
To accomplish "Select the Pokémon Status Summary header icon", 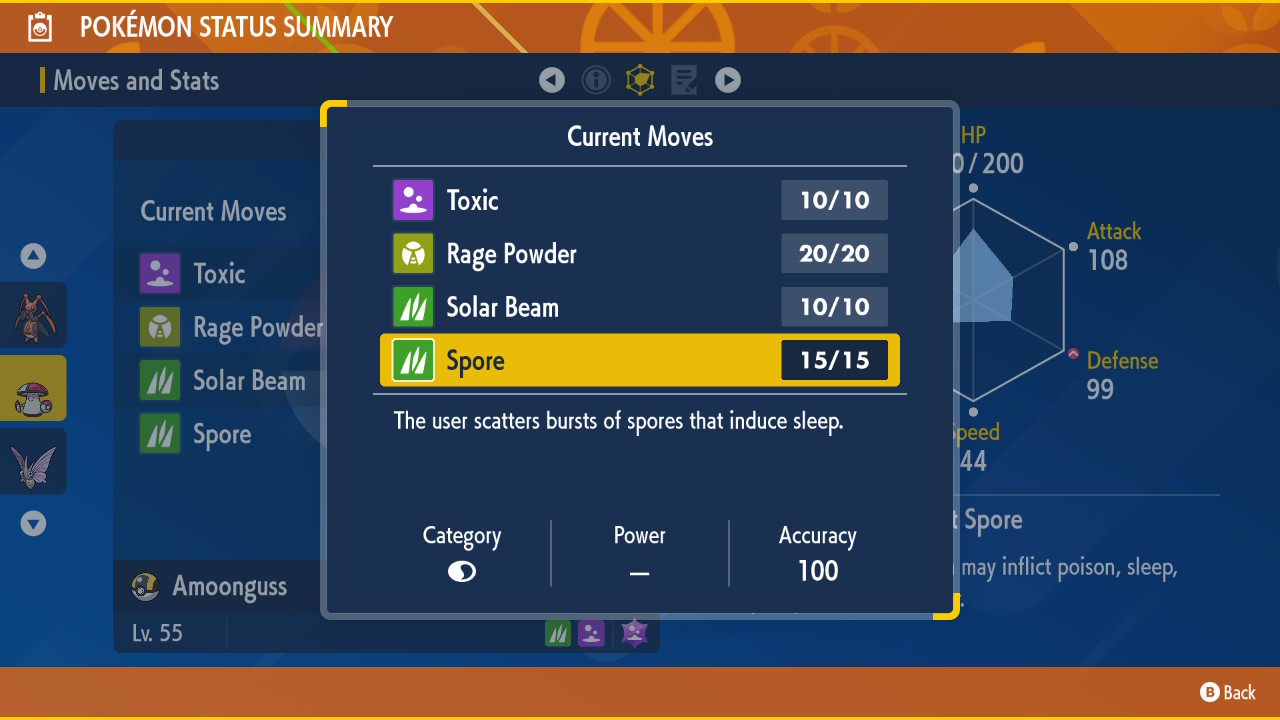I will (x=38, y=26).
